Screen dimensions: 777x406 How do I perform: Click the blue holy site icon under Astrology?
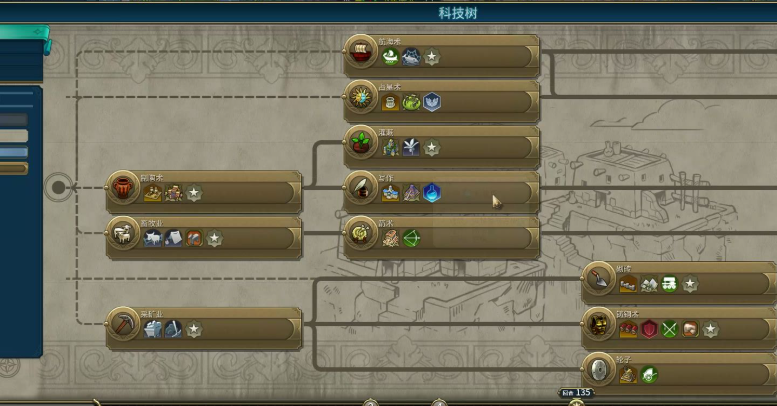(432, 102)
